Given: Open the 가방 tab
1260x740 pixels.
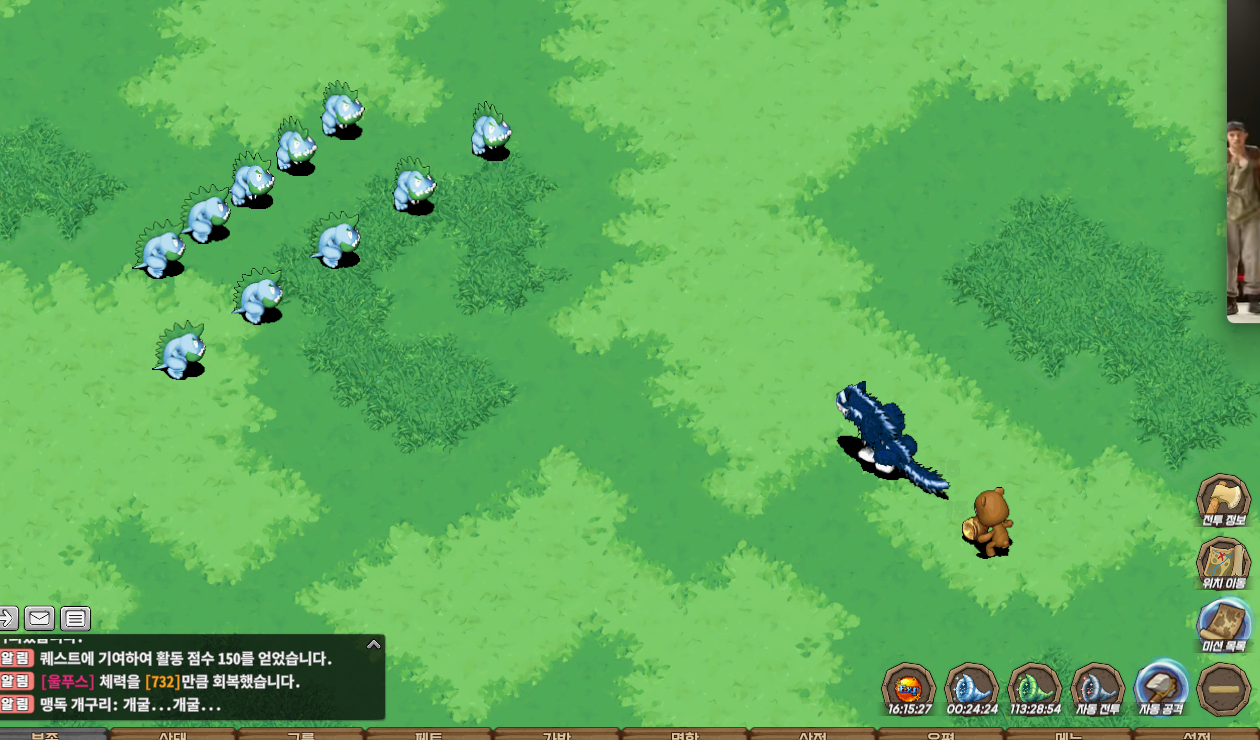Looking at the screenshot, I should 556,735.
